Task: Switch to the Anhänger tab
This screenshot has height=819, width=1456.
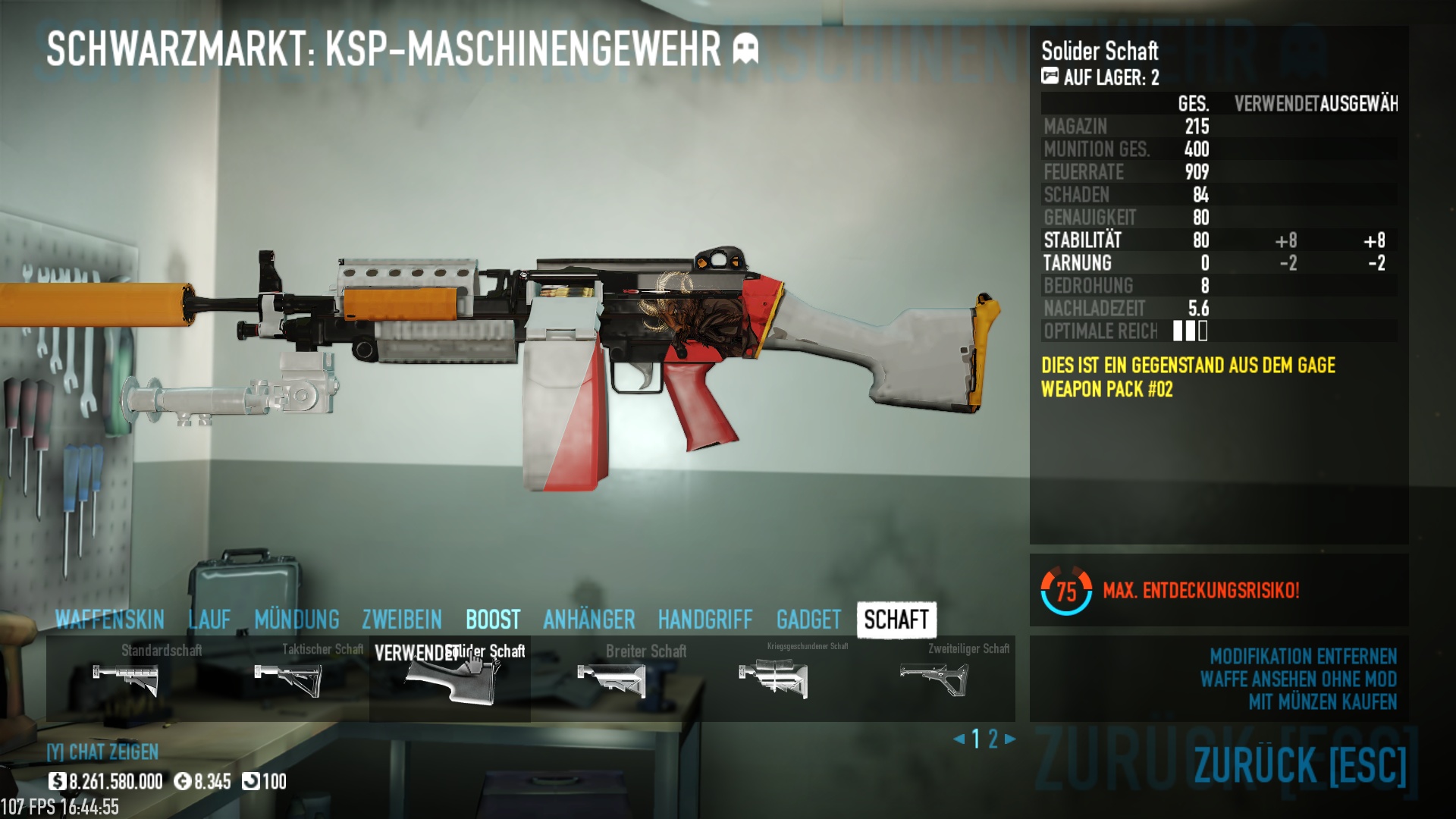Action: tap(589, 620)
